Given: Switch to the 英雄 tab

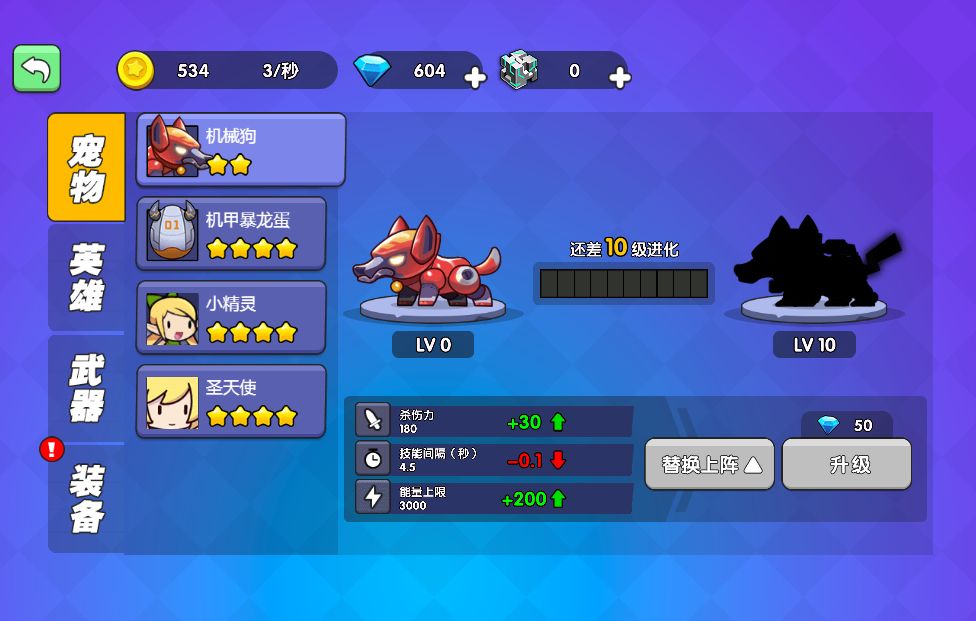Looking at the screenshot, I should pos(86,276).
